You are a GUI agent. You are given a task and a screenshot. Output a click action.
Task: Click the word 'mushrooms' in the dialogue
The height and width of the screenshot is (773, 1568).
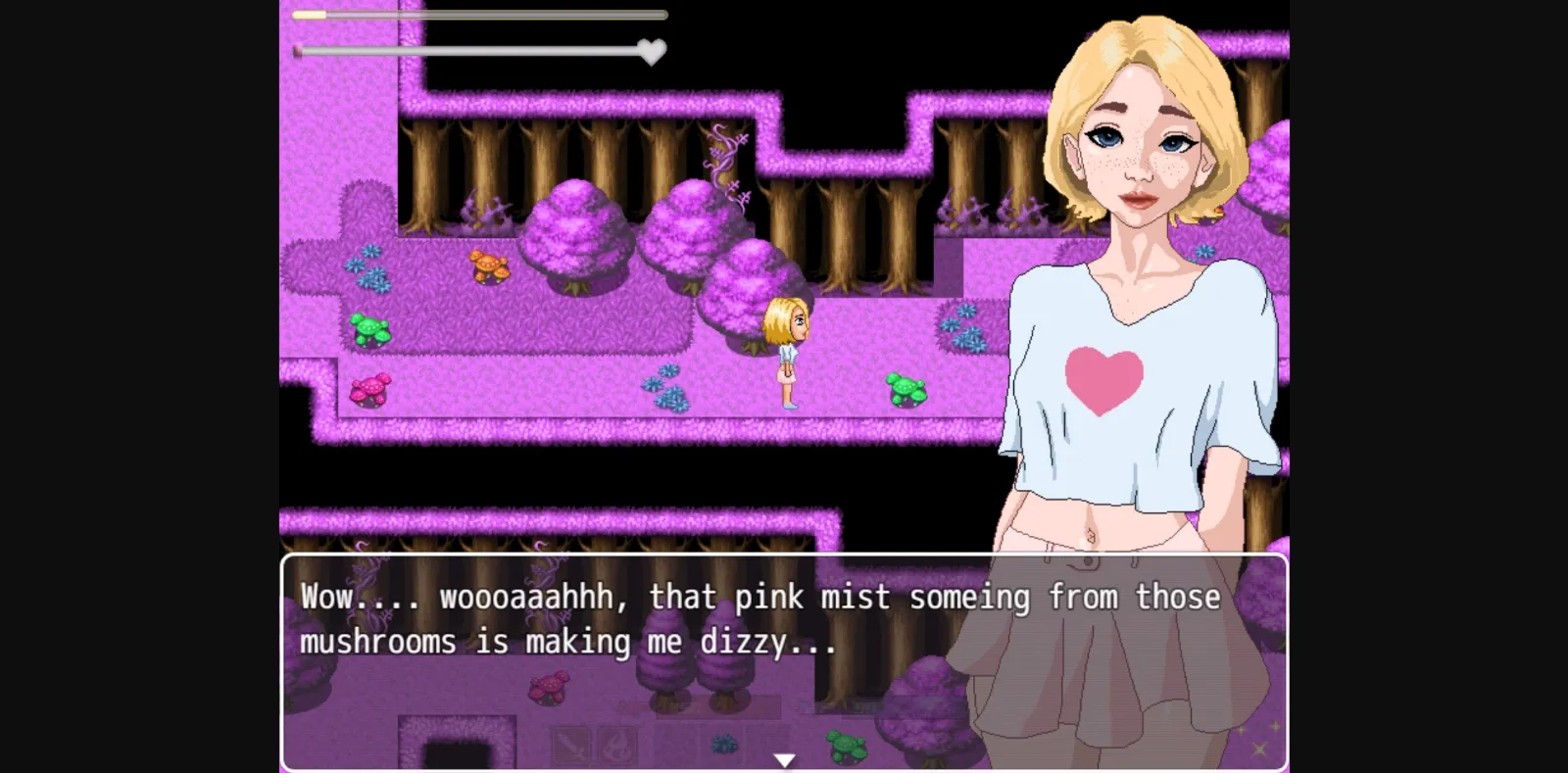point(380,641)
